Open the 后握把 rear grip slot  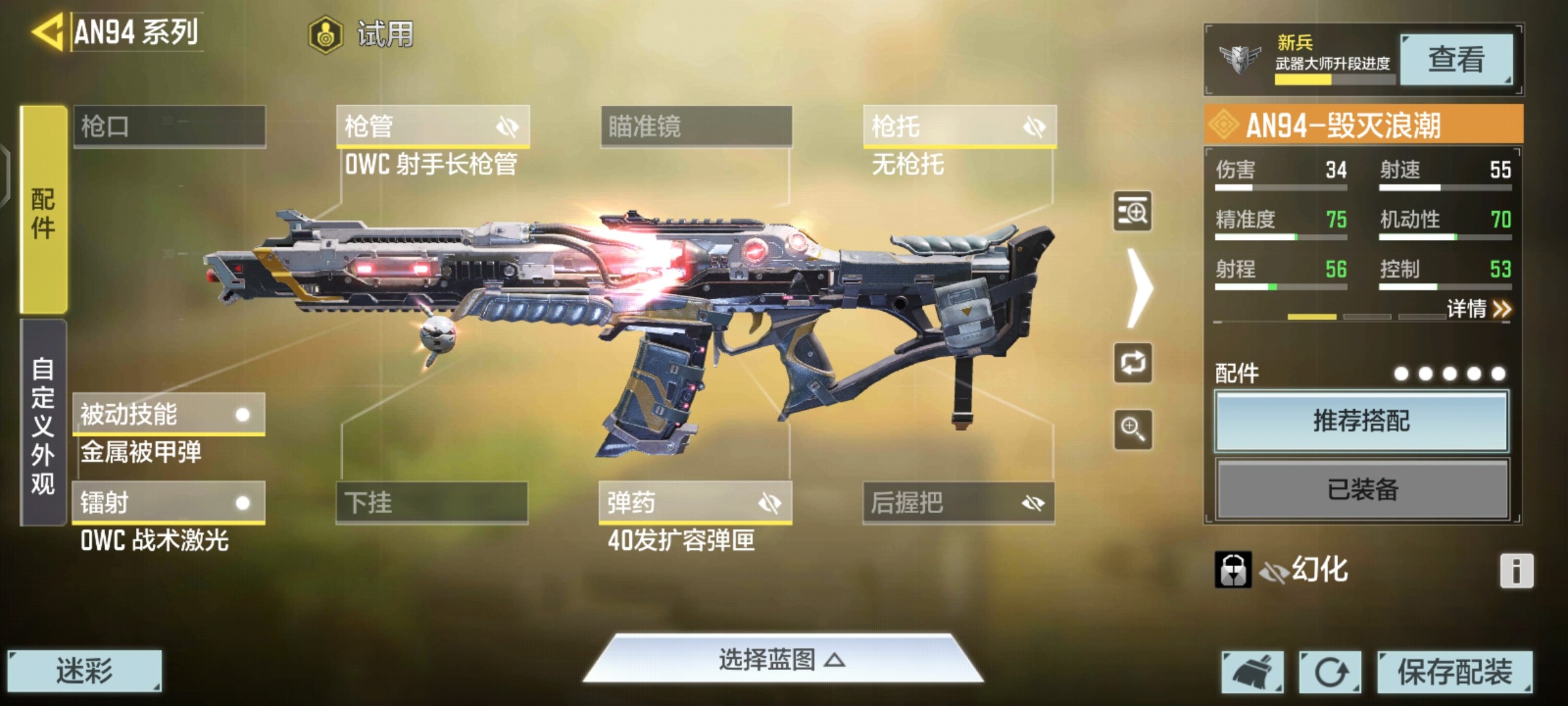(x=958, y=503)
